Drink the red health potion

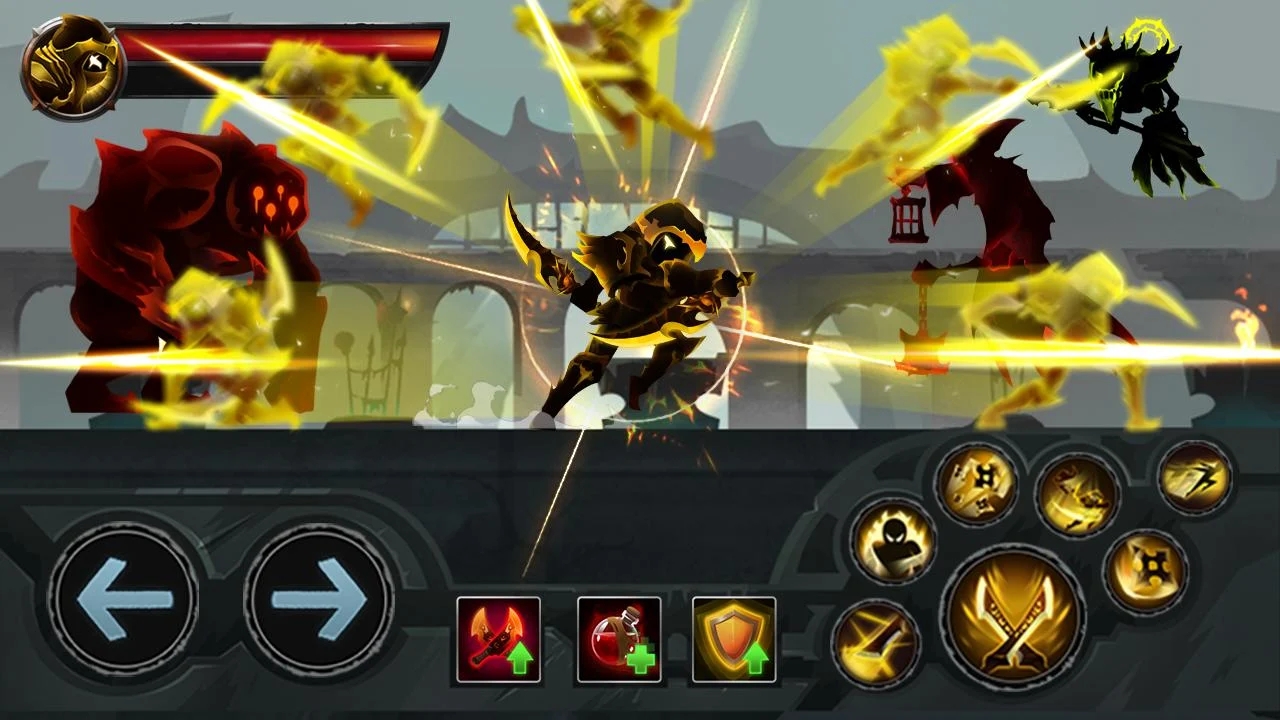pyautogui.click(x=619, y=640)
